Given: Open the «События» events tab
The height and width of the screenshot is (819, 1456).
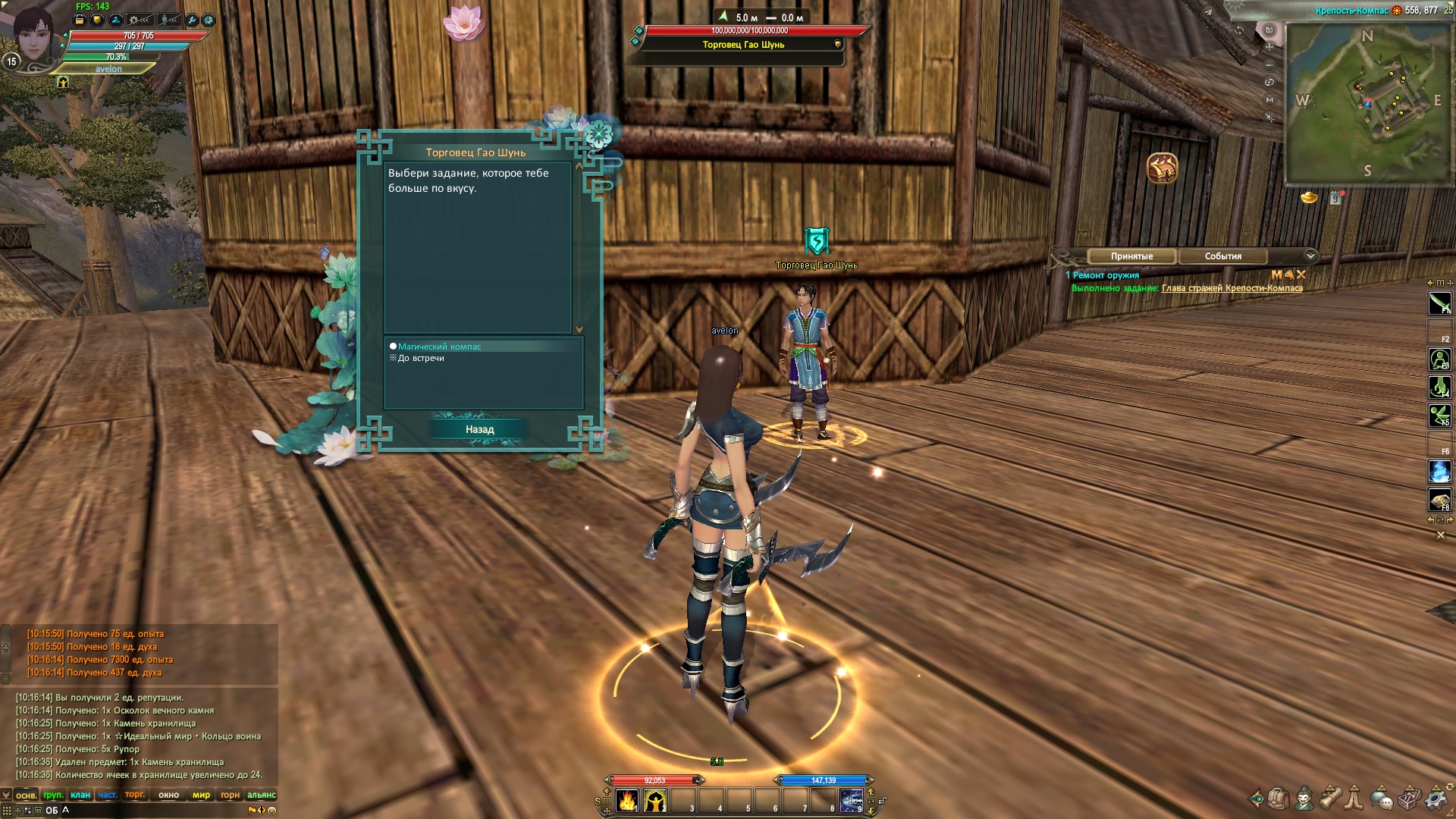Looking at the screenshot, I should [1222, 256].
